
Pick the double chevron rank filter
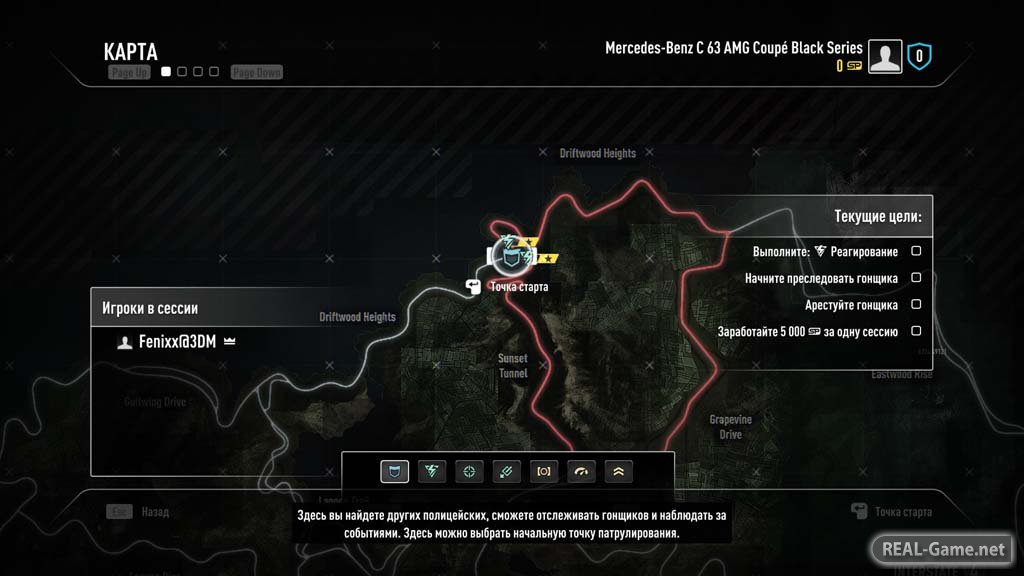point(617,471)
